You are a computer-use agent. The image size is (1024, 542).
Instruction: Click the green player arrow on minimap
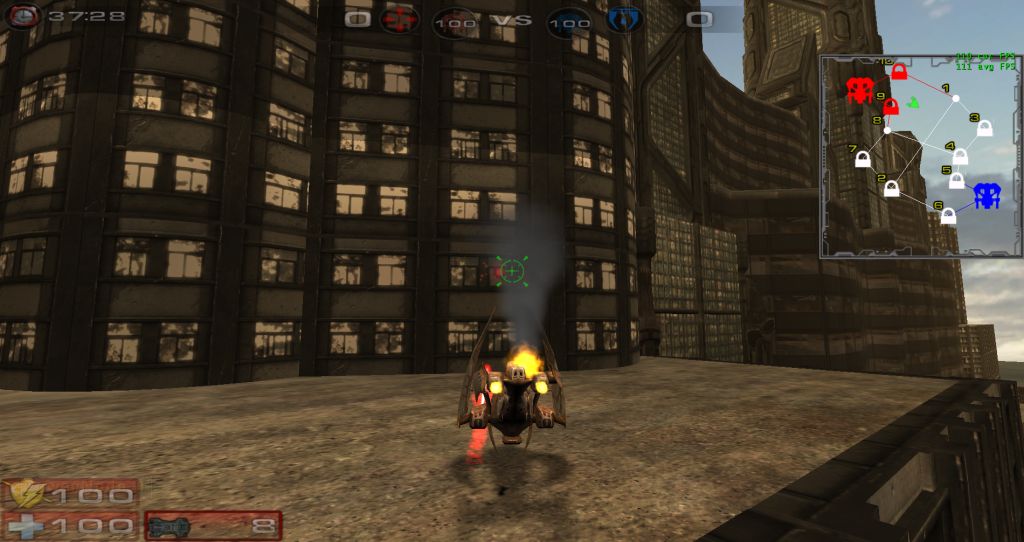click(x=912, y=102)
